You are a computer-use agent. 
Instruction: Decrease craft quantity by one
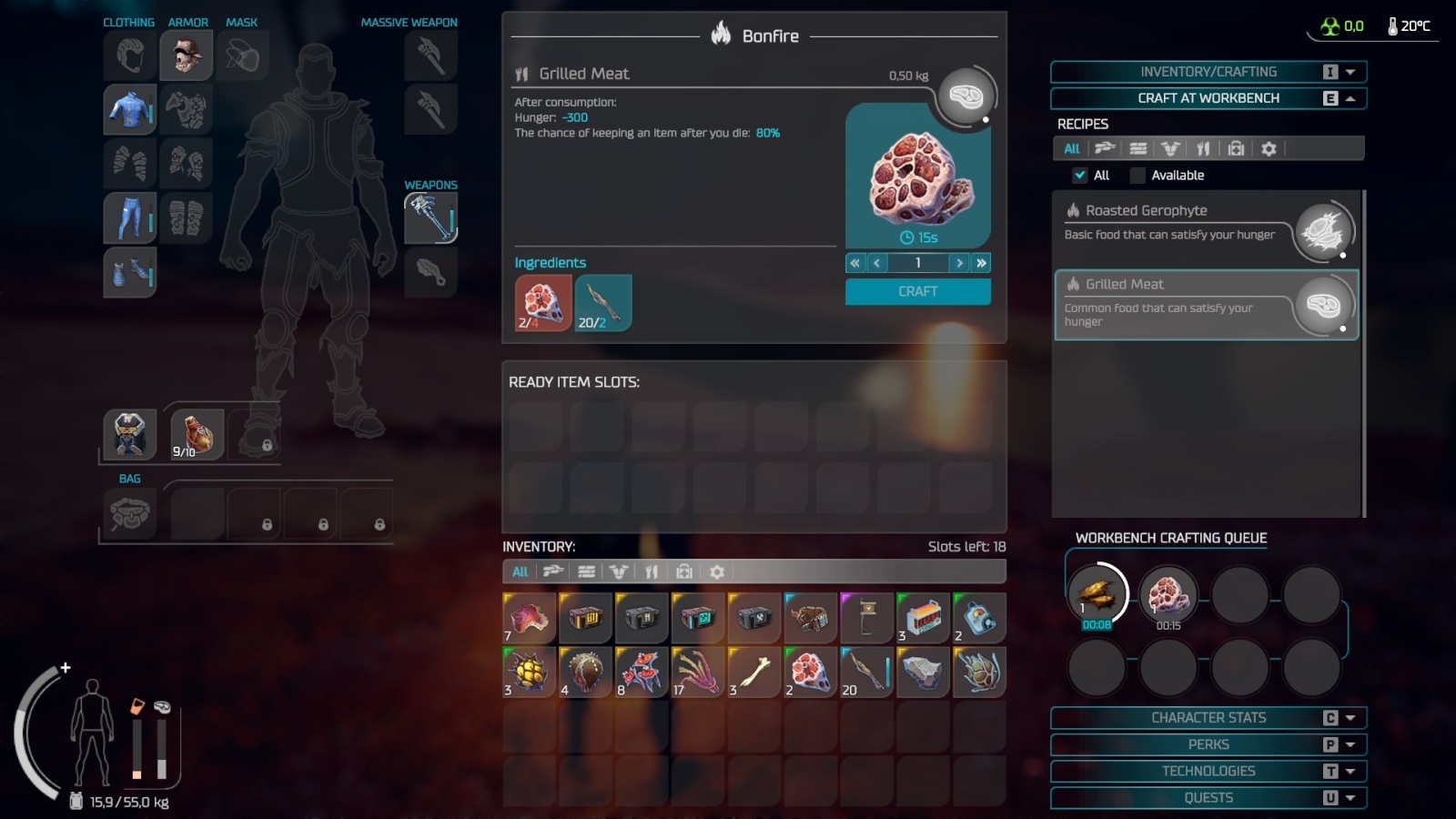pyautogui.click(x=876, y=263)
